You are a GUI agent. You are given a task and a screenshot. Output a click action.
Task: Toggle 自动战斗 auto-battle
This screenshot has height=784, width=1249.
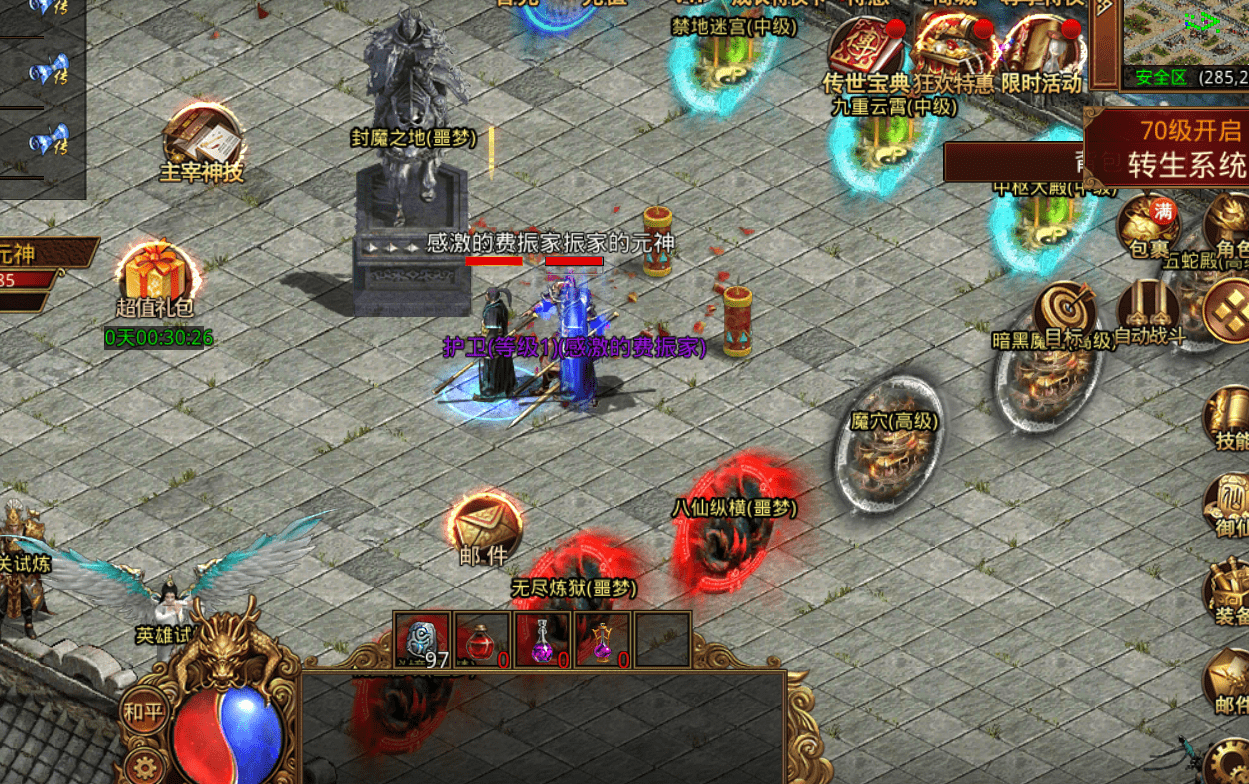point(1148,312)
